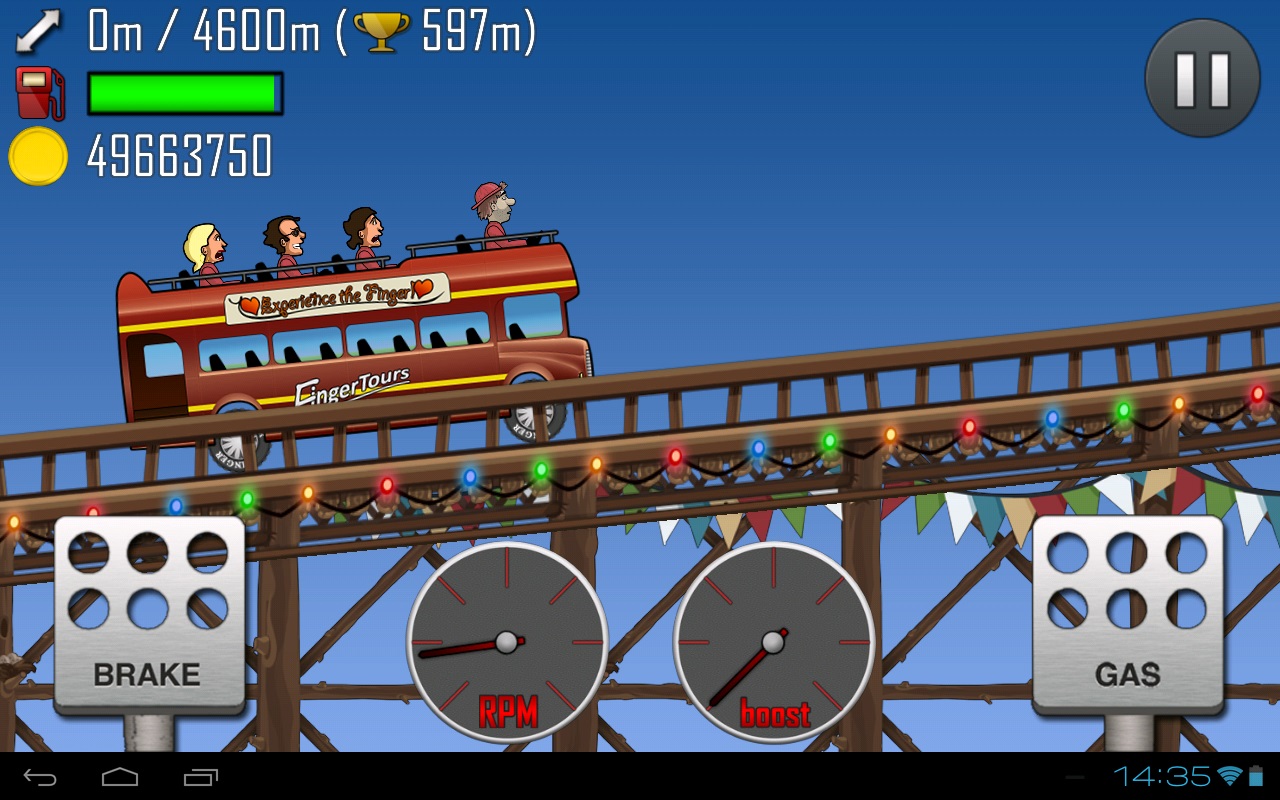This screenshot has width=1280, height=800.
Task: Step on the GAS pedal
Action: click(x=1127, y=614)
